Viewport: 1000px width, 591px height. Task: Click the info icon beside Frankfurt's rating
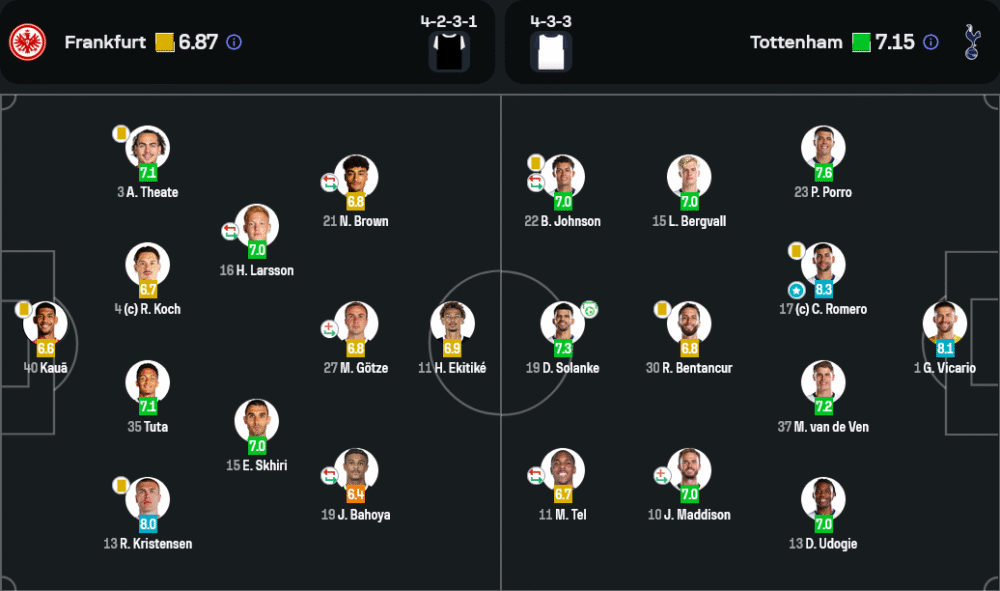(x=234, y=42)
